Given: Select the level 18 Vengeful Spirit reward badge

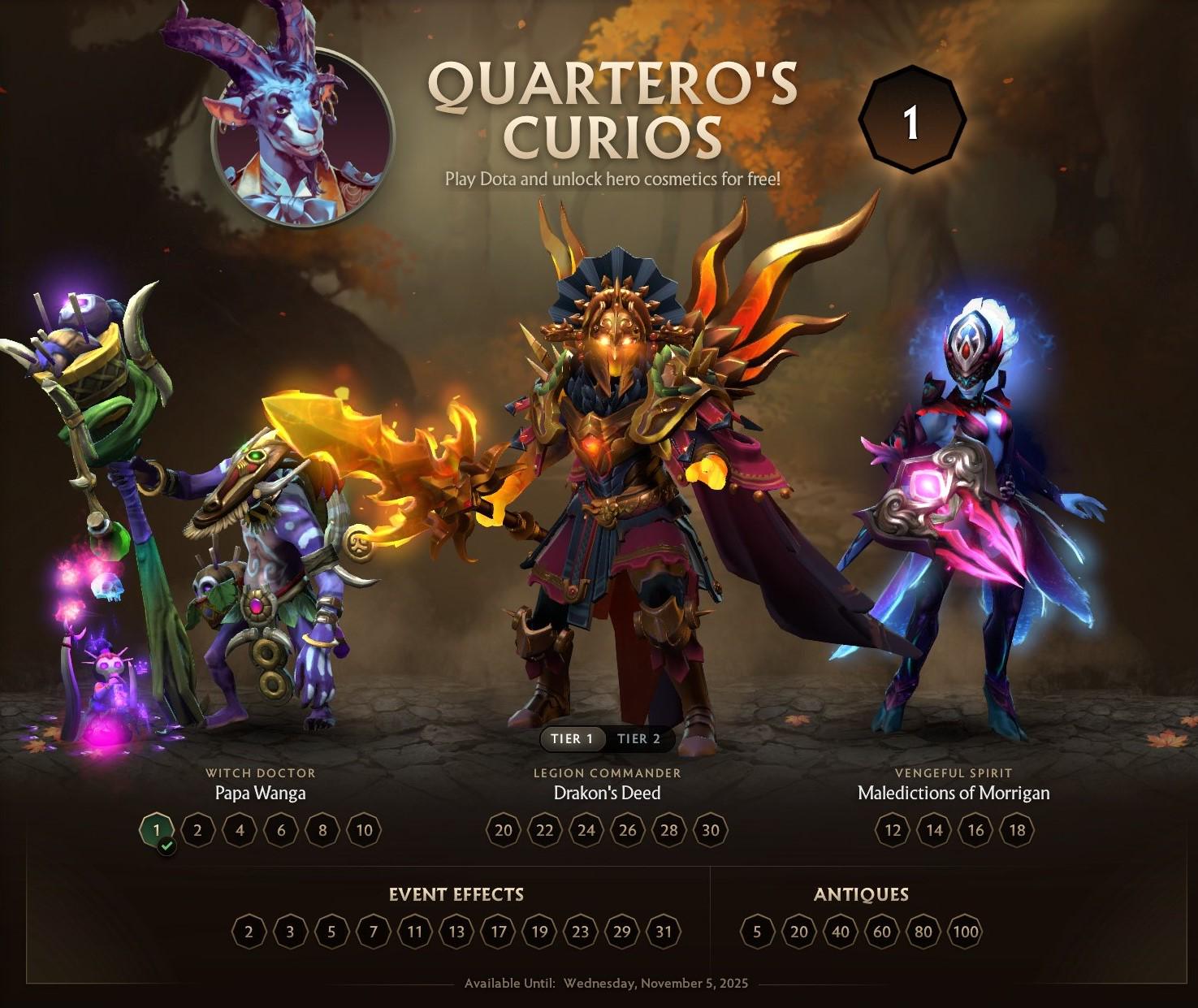Looking at the screenshot, I should click(x=1018, y=830).
